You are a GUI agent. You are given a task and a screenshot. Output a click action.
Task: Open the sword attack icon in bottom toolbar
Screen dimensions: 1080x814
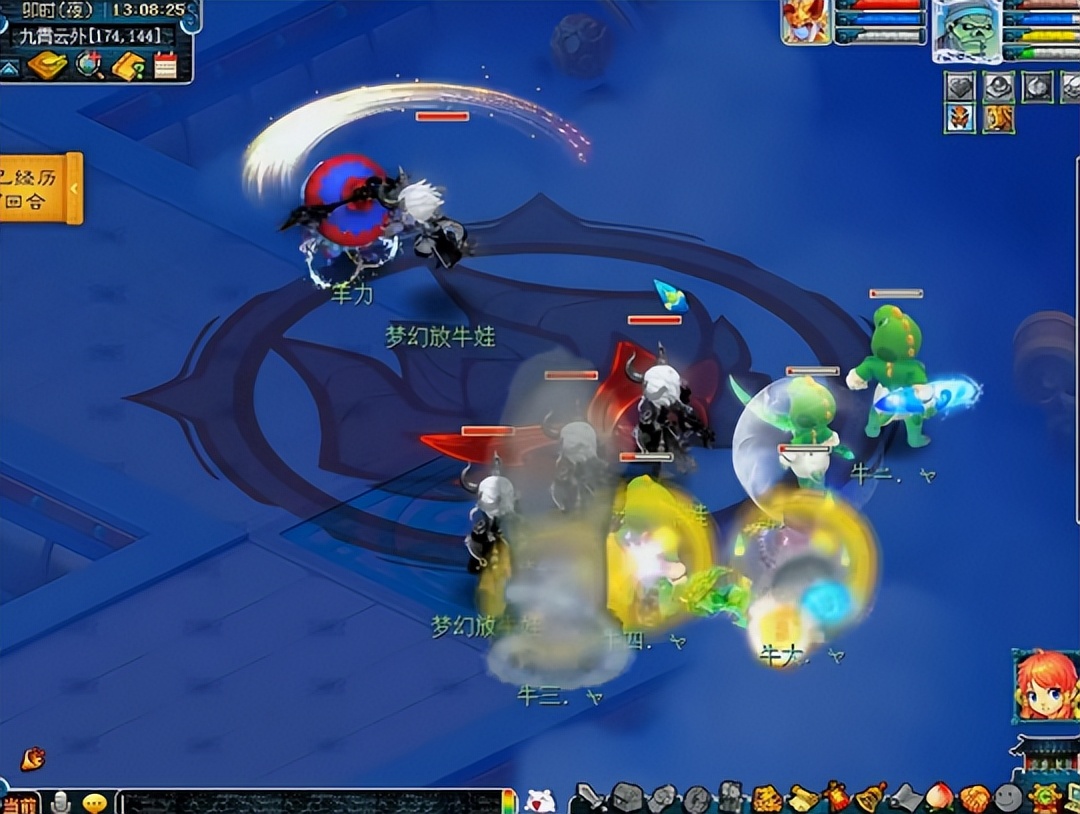593,798
